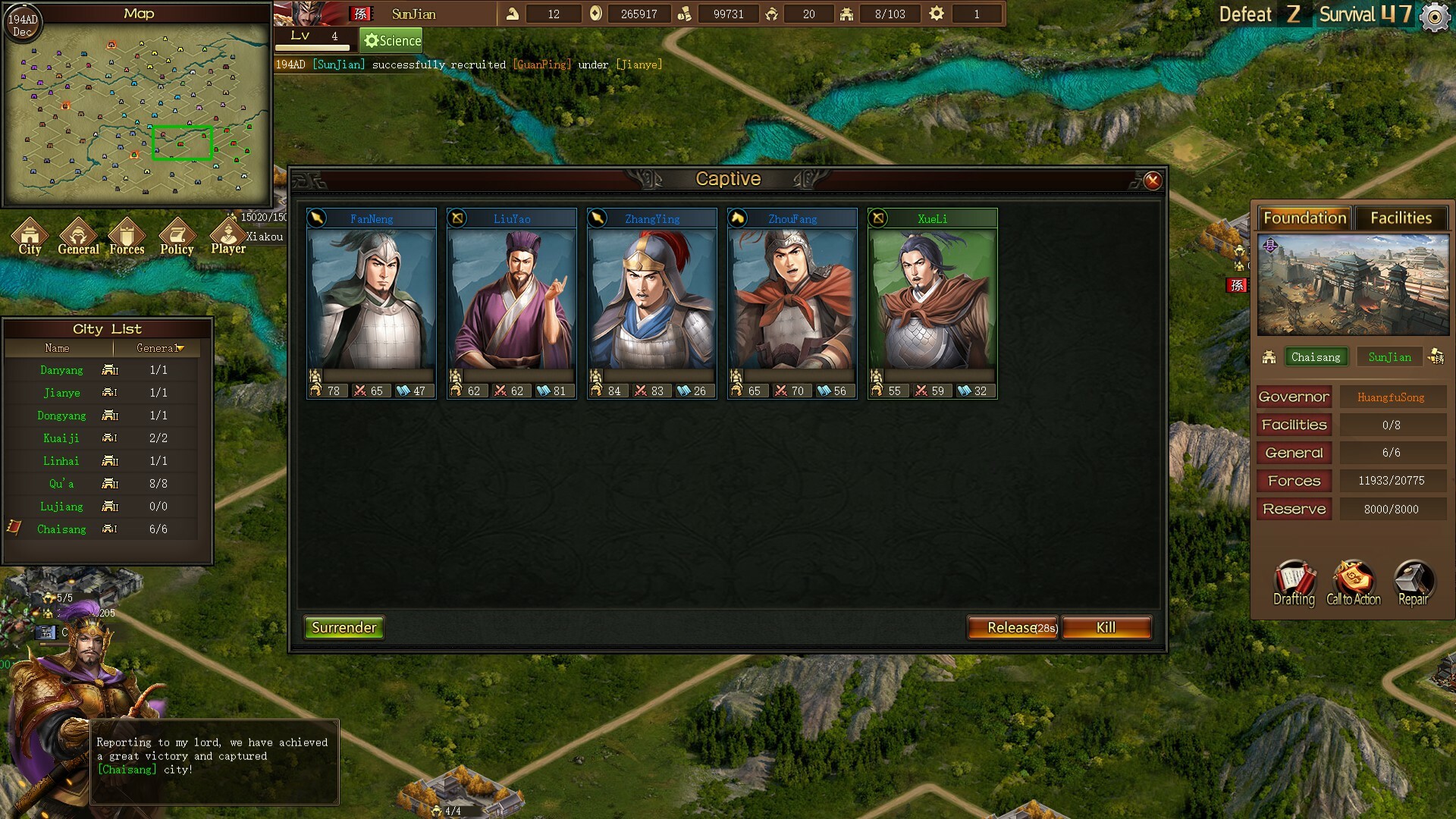1456x819 pixels.
Task: Open the General menu
Action: [78, 236]
